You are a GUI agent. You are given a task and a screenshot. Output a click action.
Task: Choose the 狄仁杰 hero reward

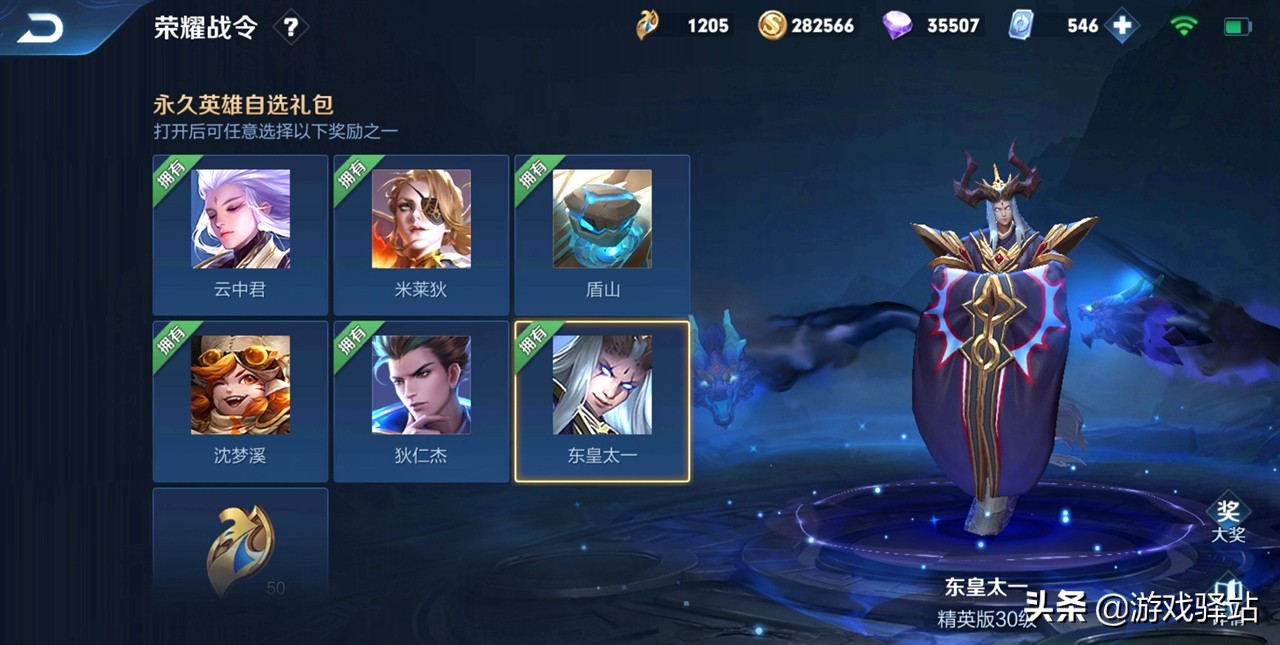pyautogui.click(x=421, y=401)
